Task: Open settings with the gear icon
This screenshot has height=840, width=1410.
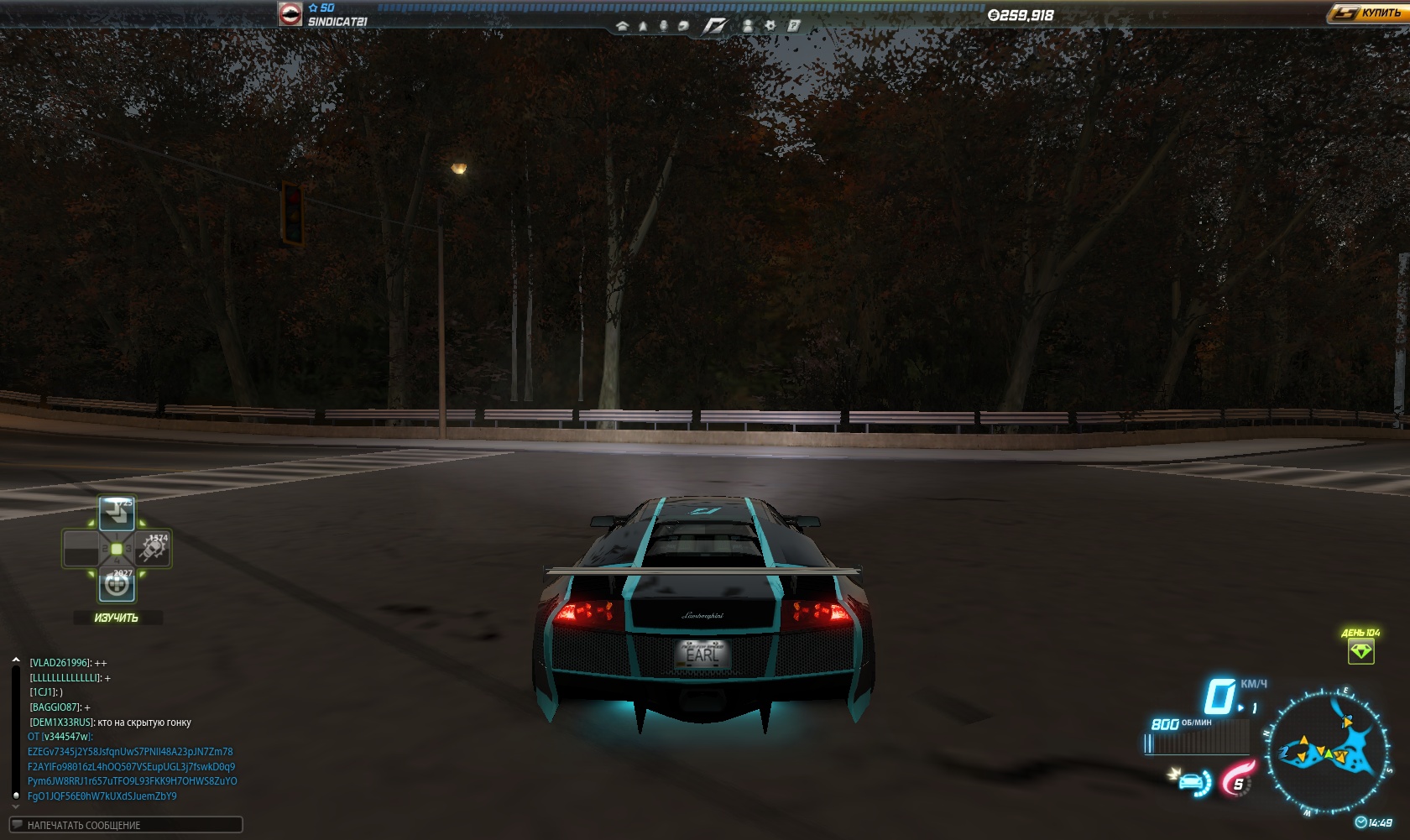Action: coord(770,26)
